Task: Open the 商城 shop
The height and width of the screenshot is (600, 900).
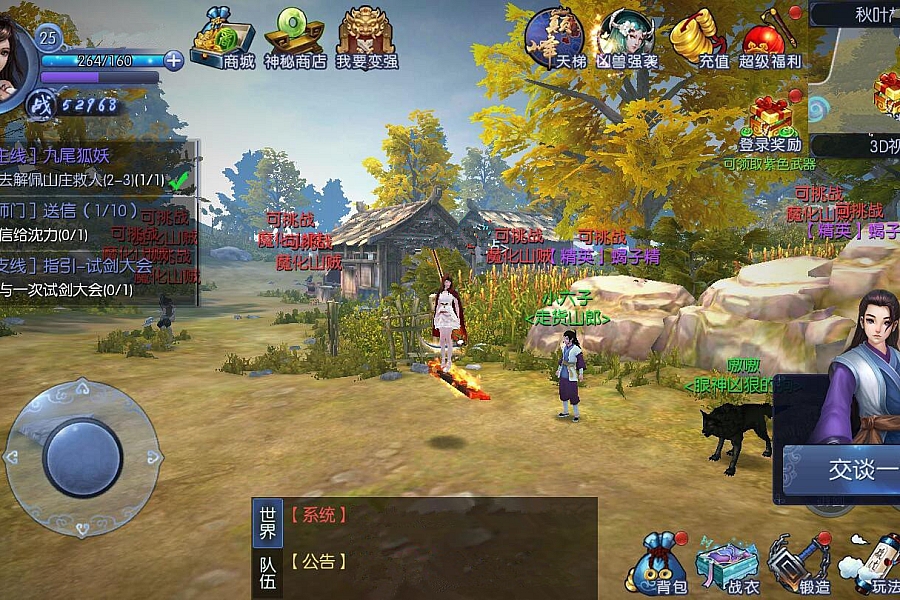Action: pos(222,38)
